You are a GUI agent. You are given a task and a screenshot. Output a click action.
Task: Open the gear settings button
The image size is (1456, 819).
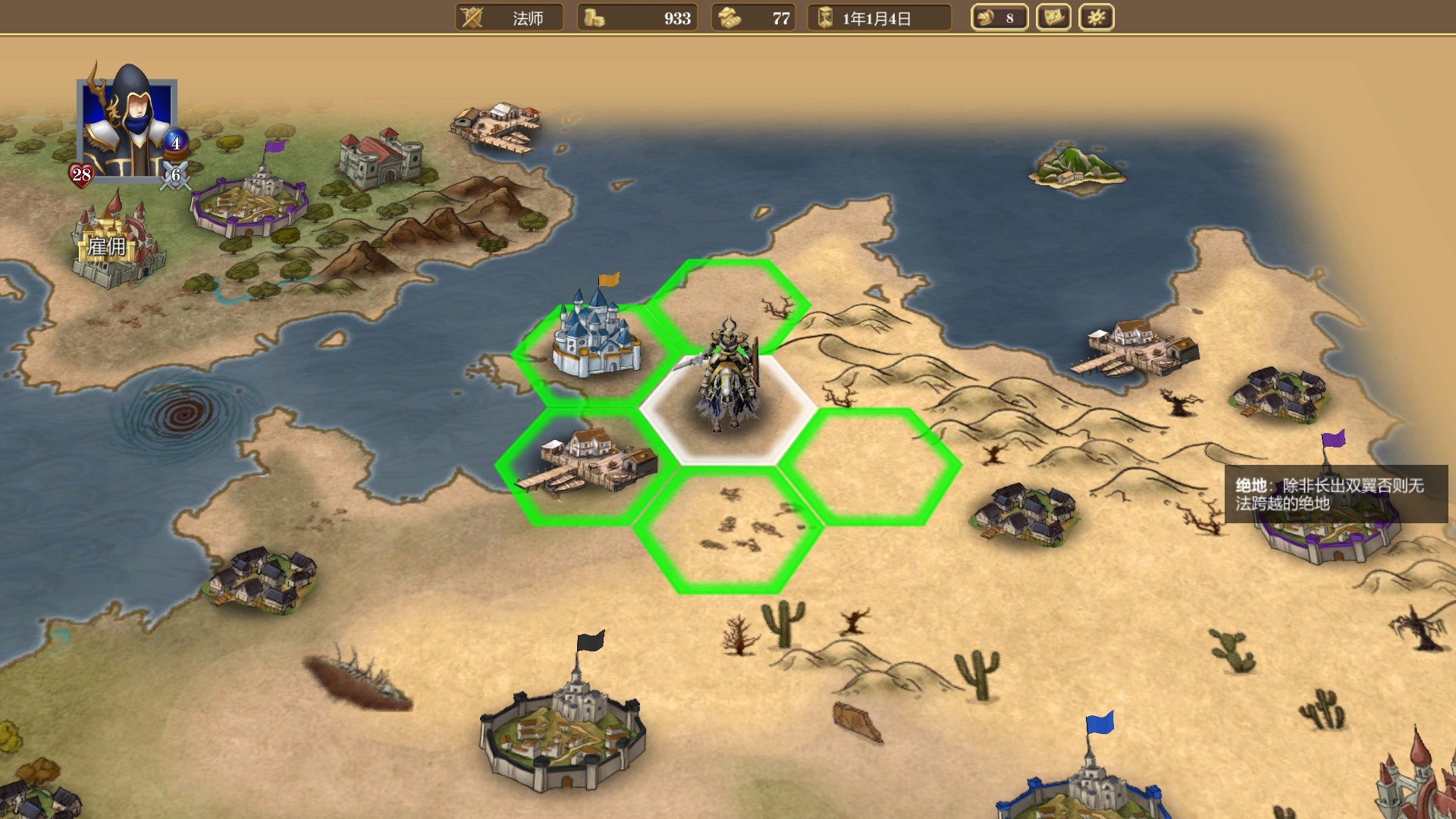tap(1096, 17)
